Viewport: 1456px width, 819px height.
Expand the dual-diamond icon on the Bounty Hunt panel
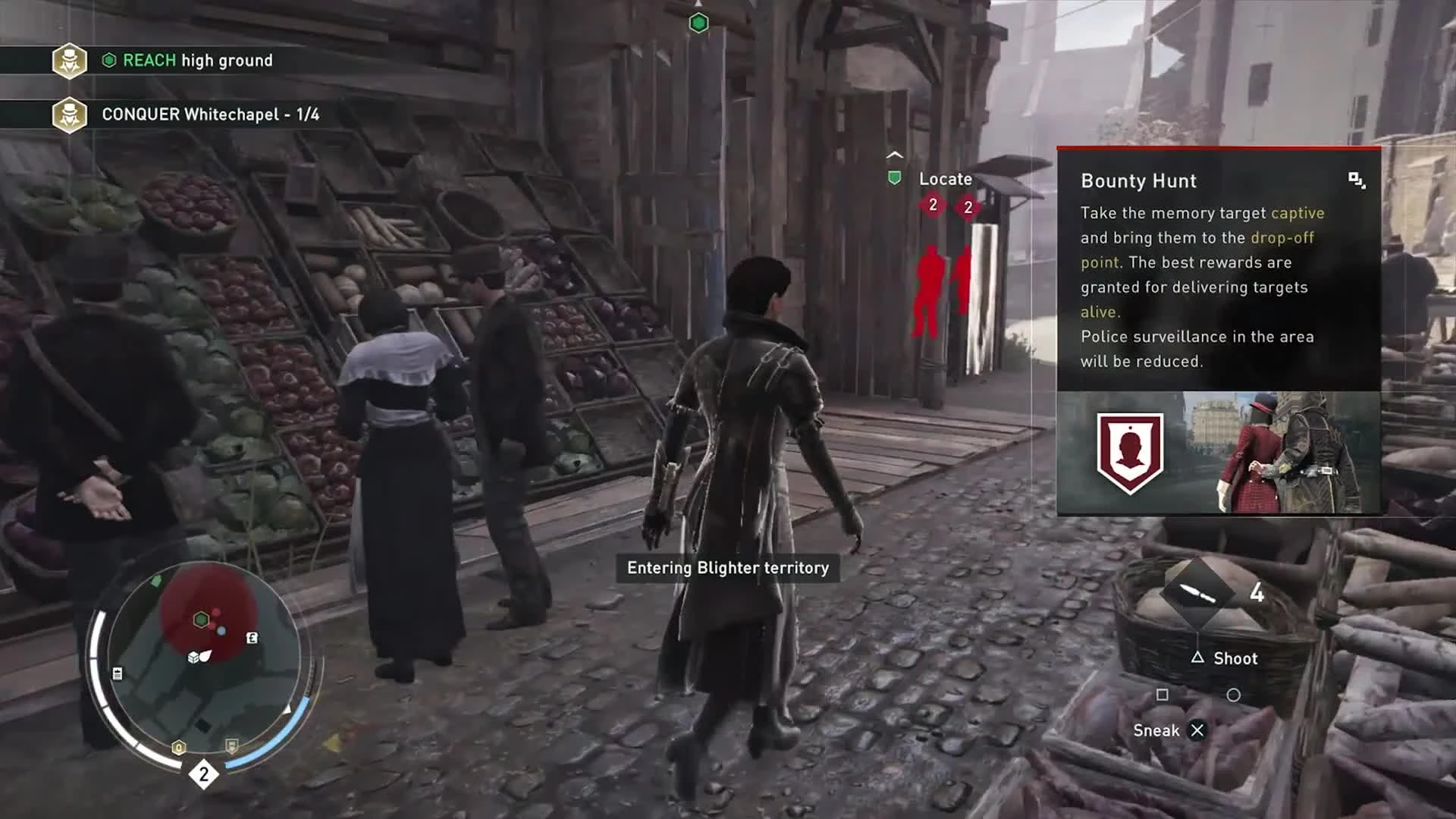coord(1358,180)
